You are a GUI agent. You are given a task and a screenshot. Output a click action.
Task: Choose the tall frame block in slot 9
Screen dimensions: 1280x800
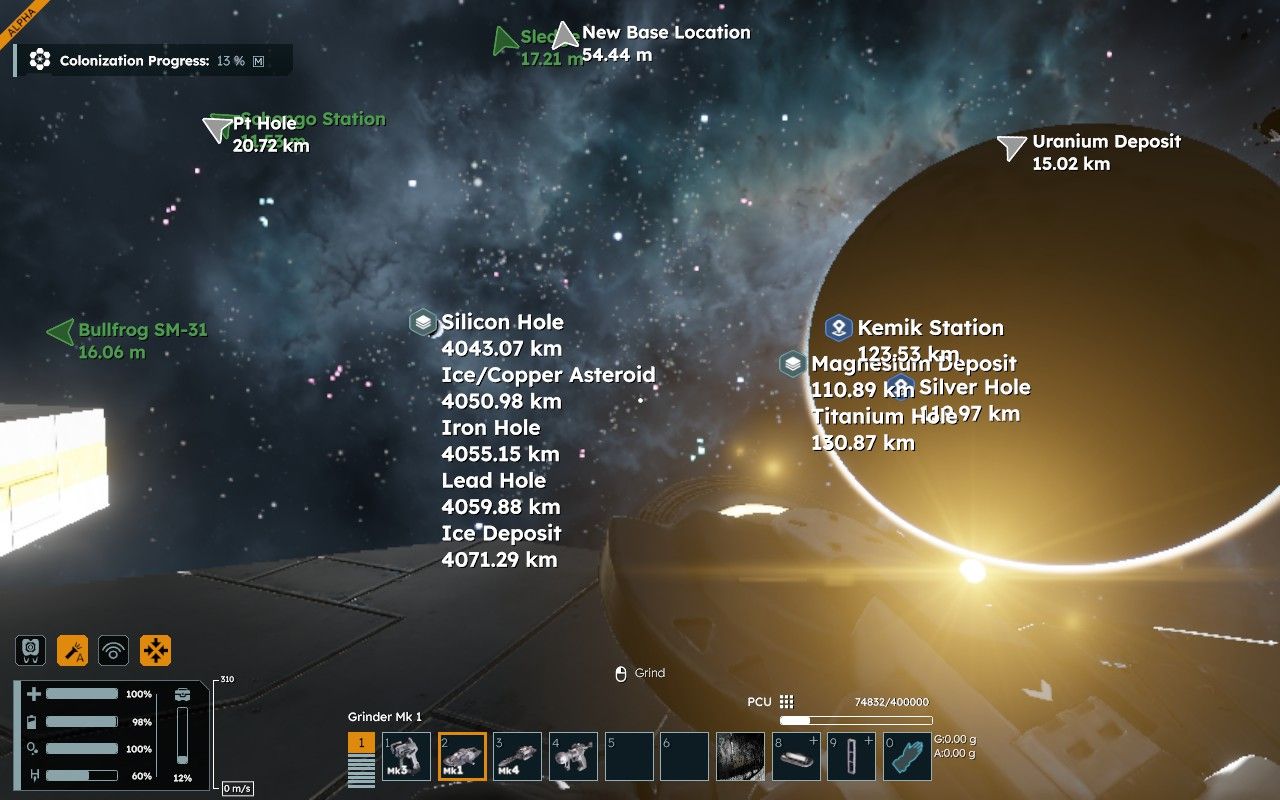[852, 757]
